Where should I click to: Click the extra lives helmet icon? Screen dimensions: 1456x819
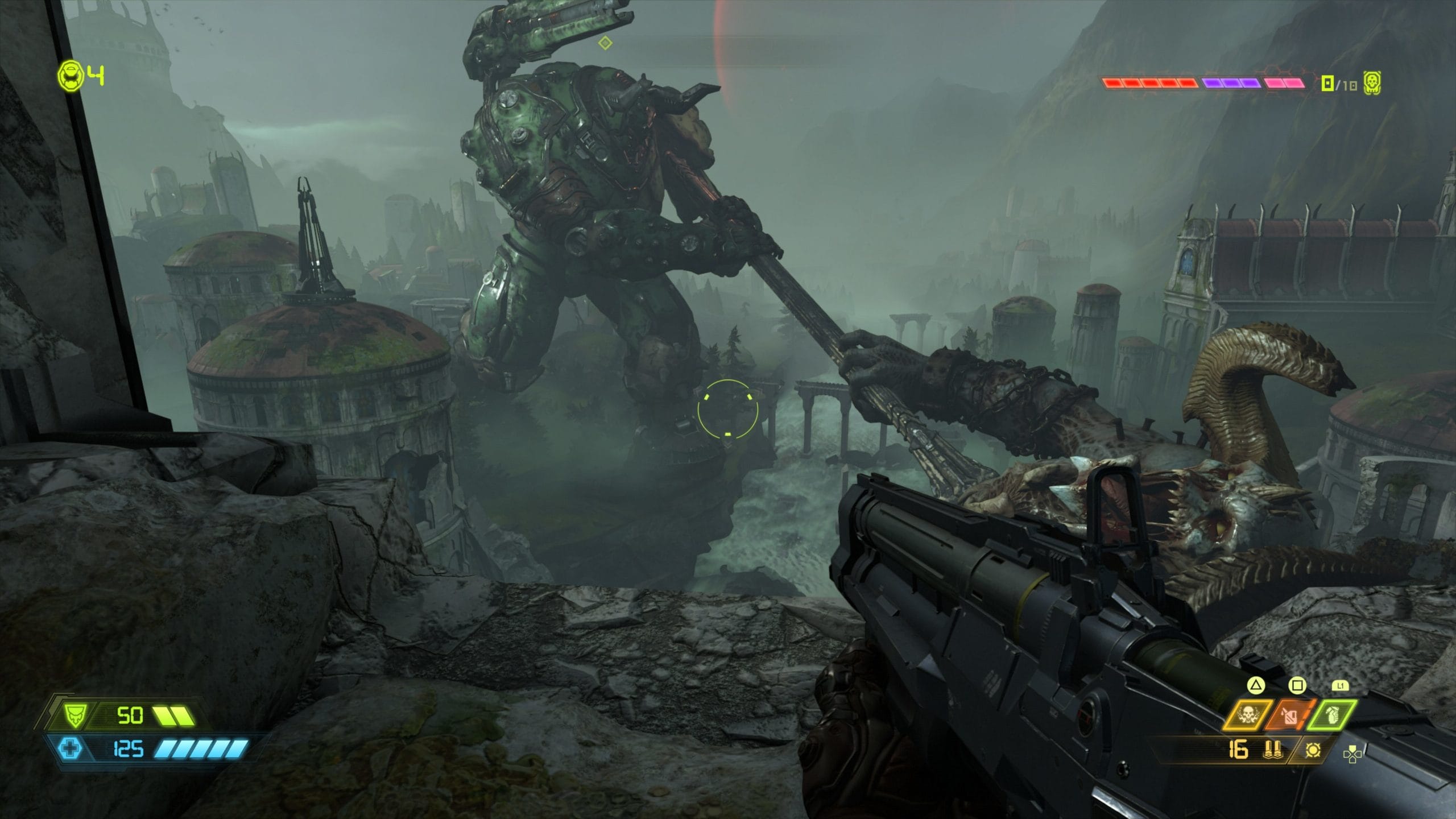(71, 76)
